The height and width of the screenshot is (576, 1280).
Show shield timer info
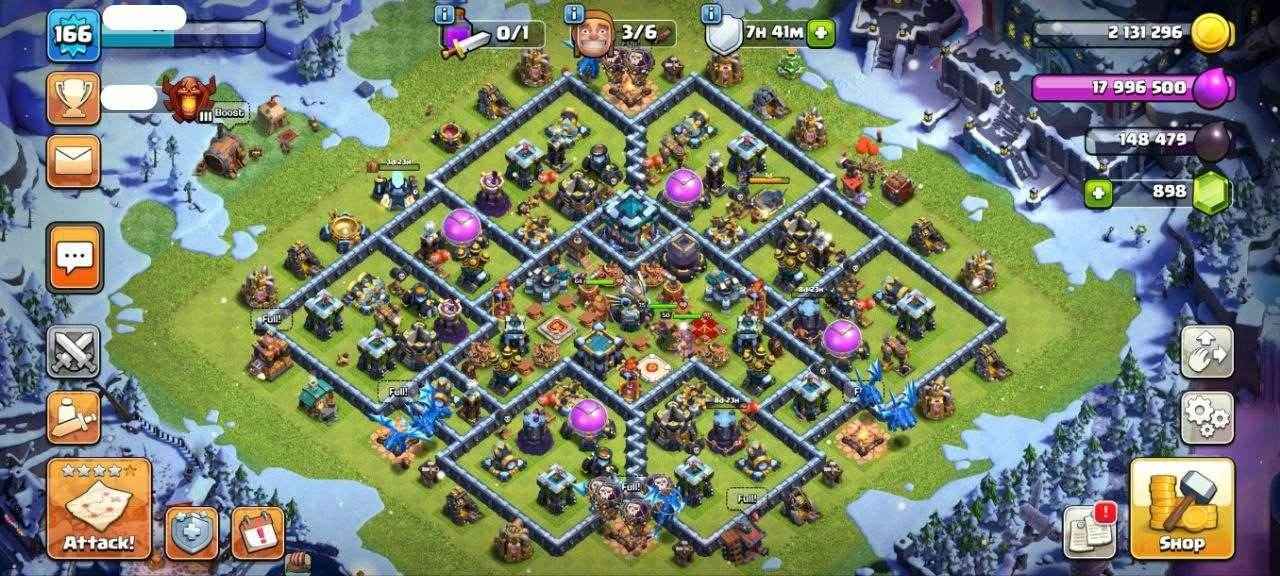pos(712,14)
